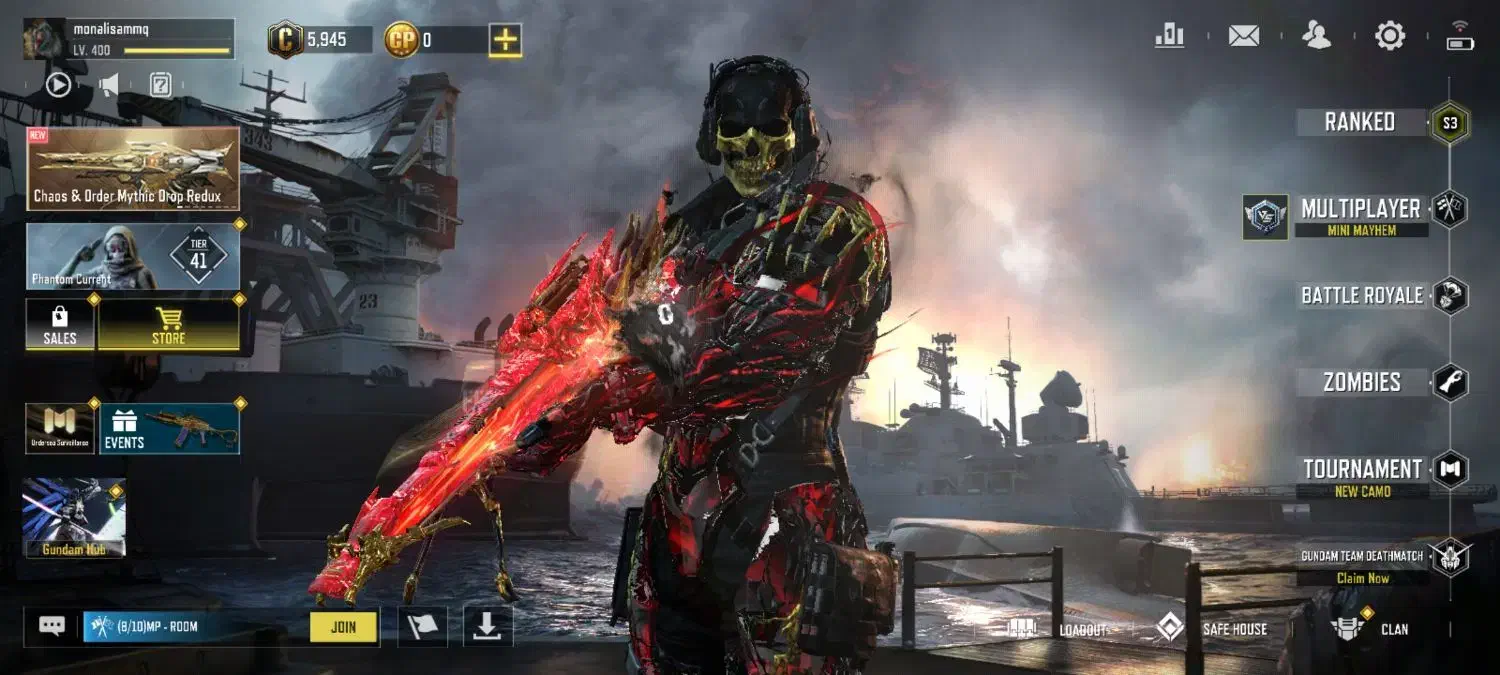Open the Sales shop

click(60, 326)
